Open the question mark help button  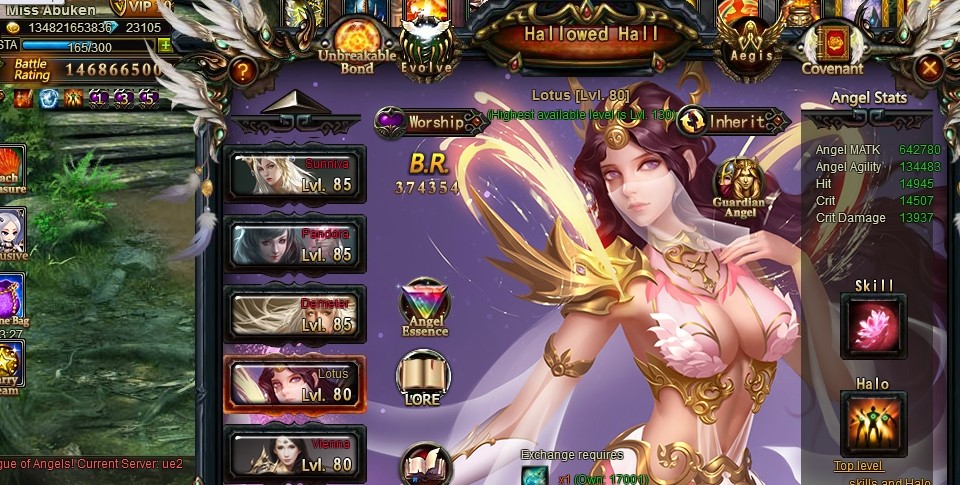pyautogui.click(x=240, y=70)
